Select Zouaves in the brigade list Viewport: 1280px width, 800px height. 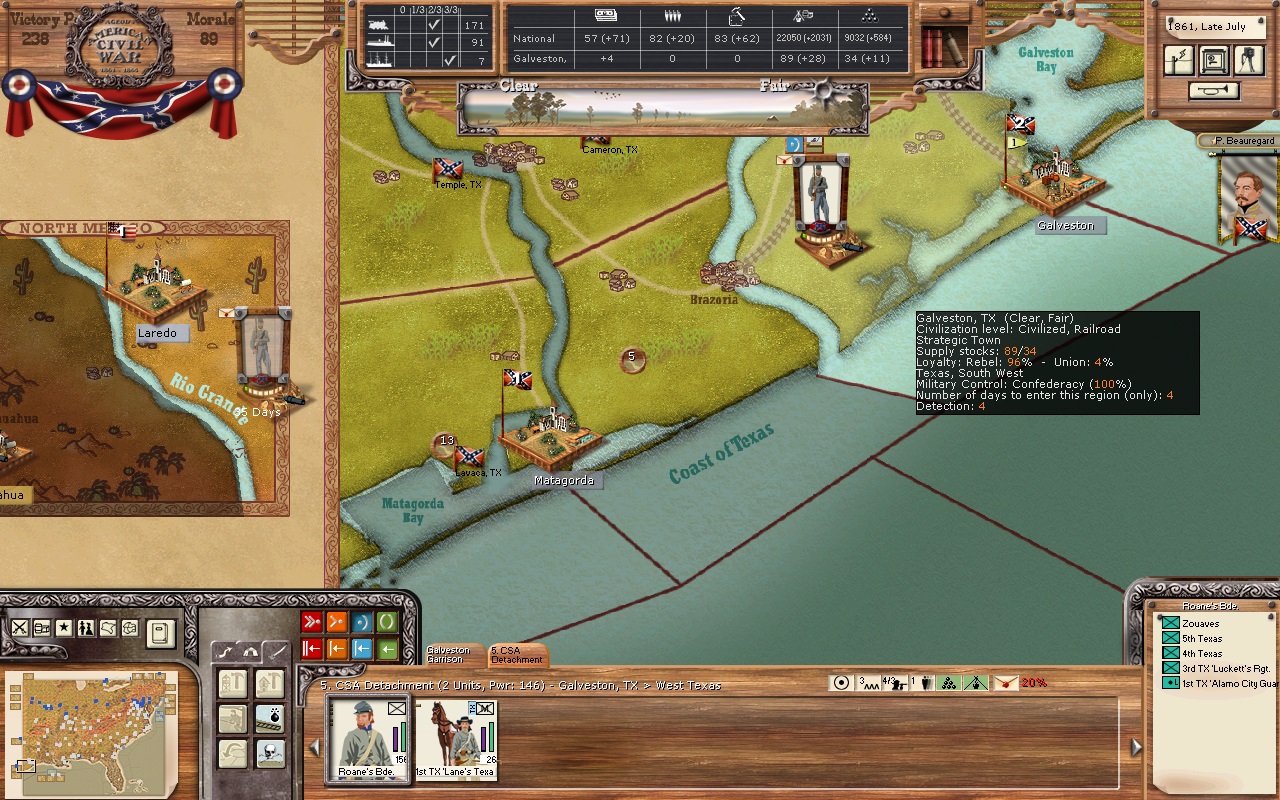click(1200, 623)
